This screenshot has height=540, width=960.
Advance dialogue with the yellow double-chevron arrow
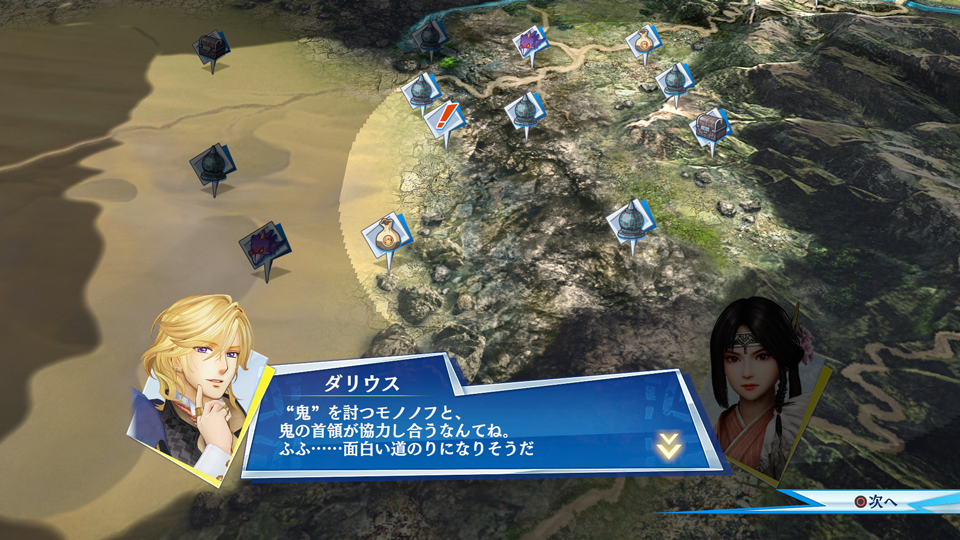(669, 447)
